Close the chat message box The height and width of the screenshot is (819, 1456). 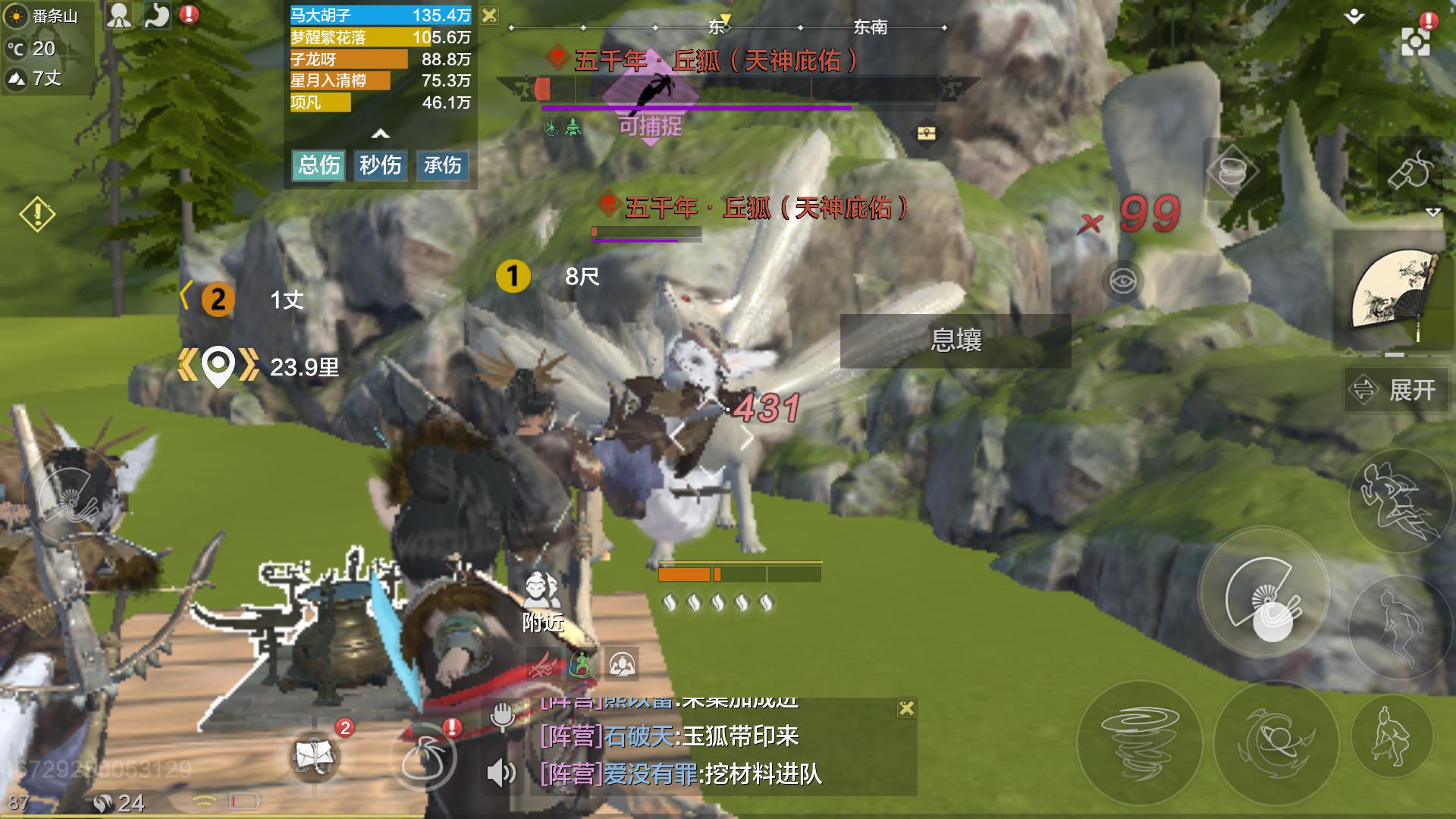pyautogui.click(x=906, y=708)
